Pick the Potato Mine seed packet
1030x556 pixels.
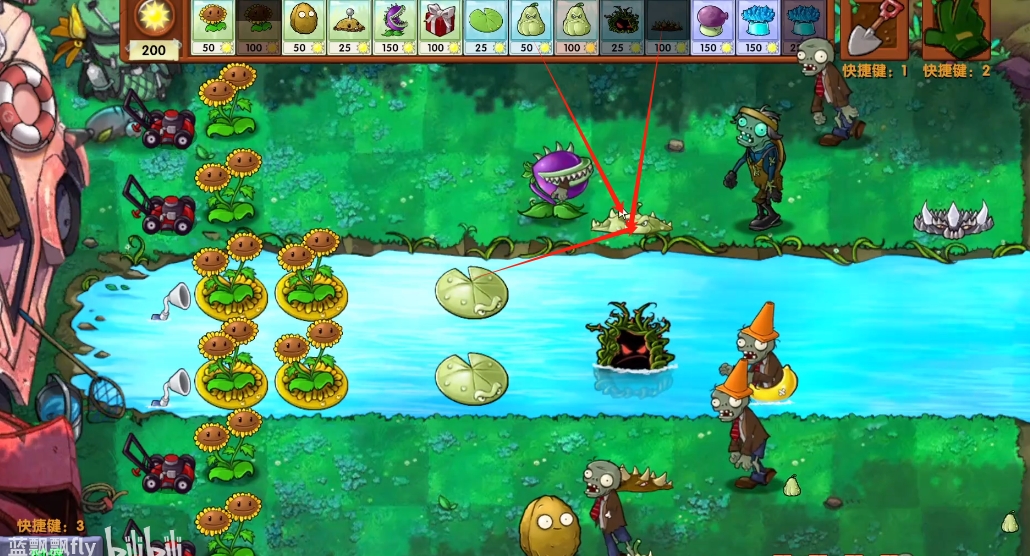pos(347,27)
